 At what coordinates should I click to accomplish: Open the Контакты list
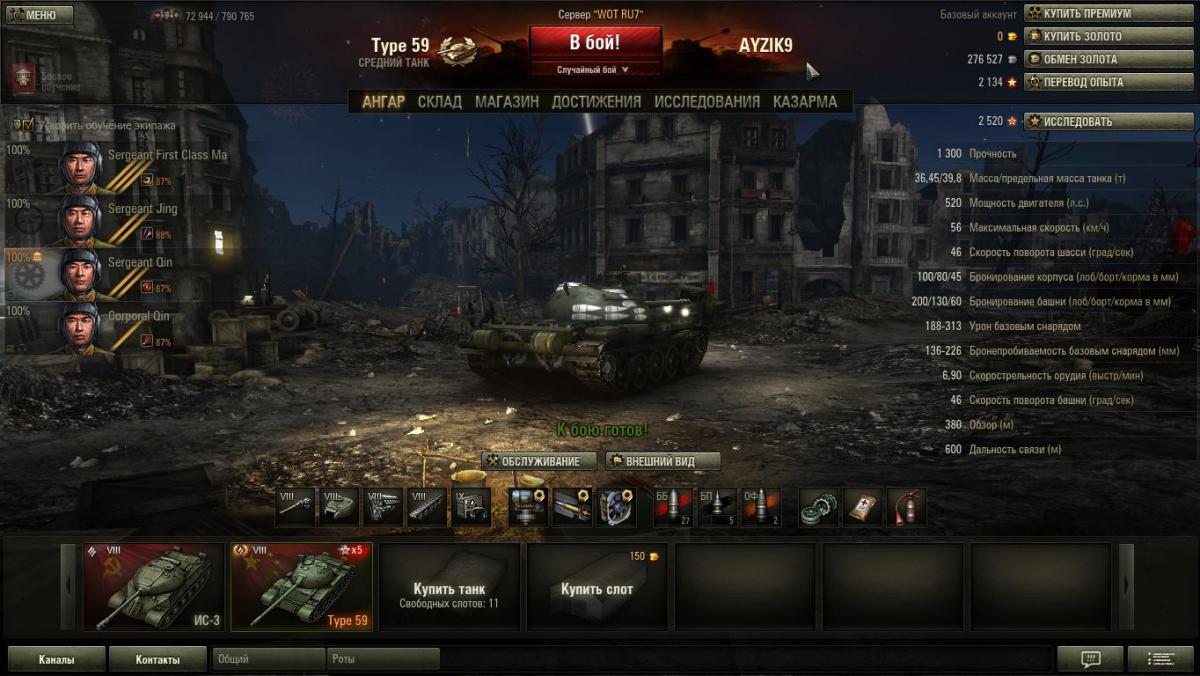point(158,659)
